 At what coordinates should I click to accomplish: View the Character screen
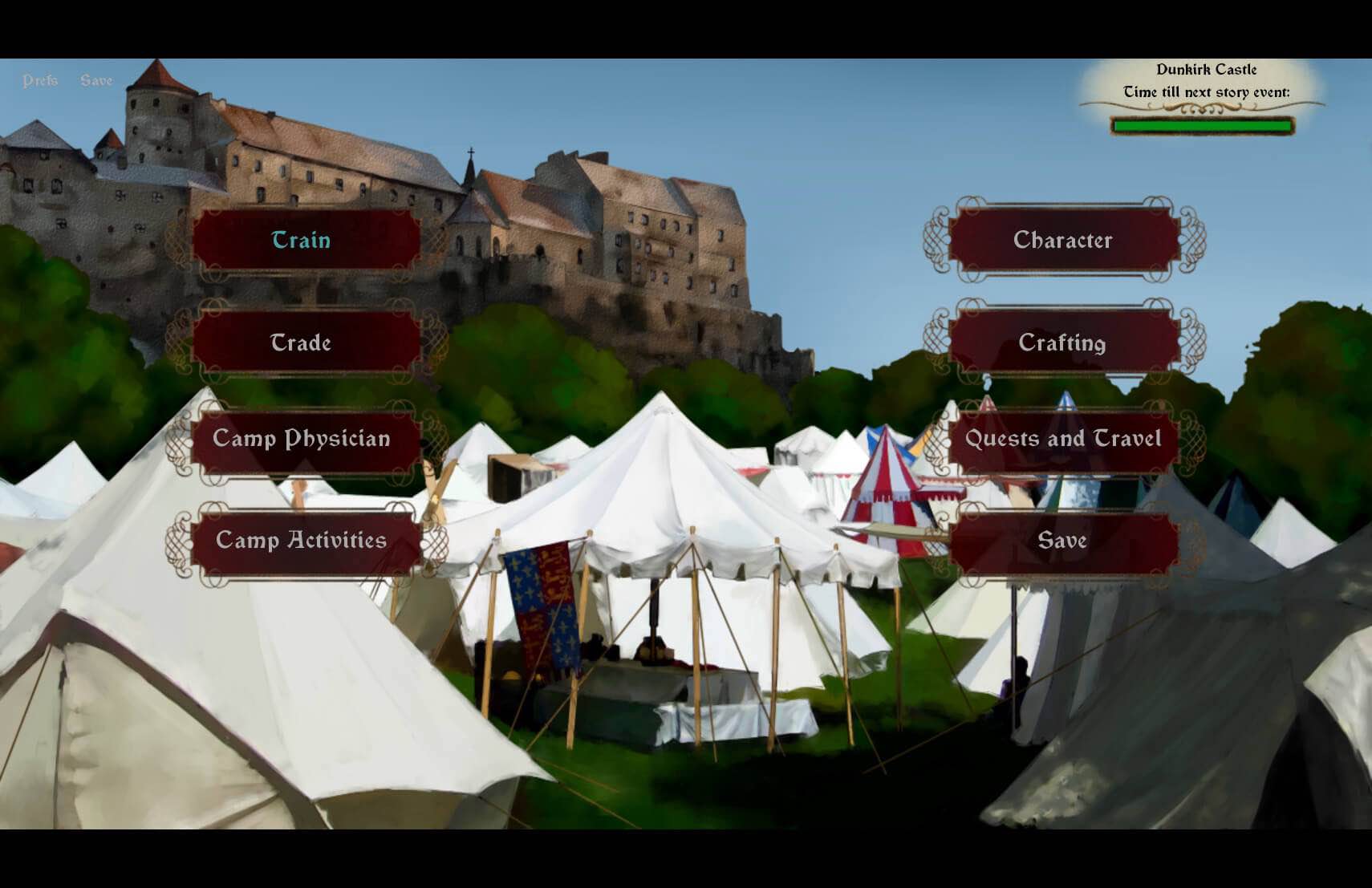point(1063,240)
